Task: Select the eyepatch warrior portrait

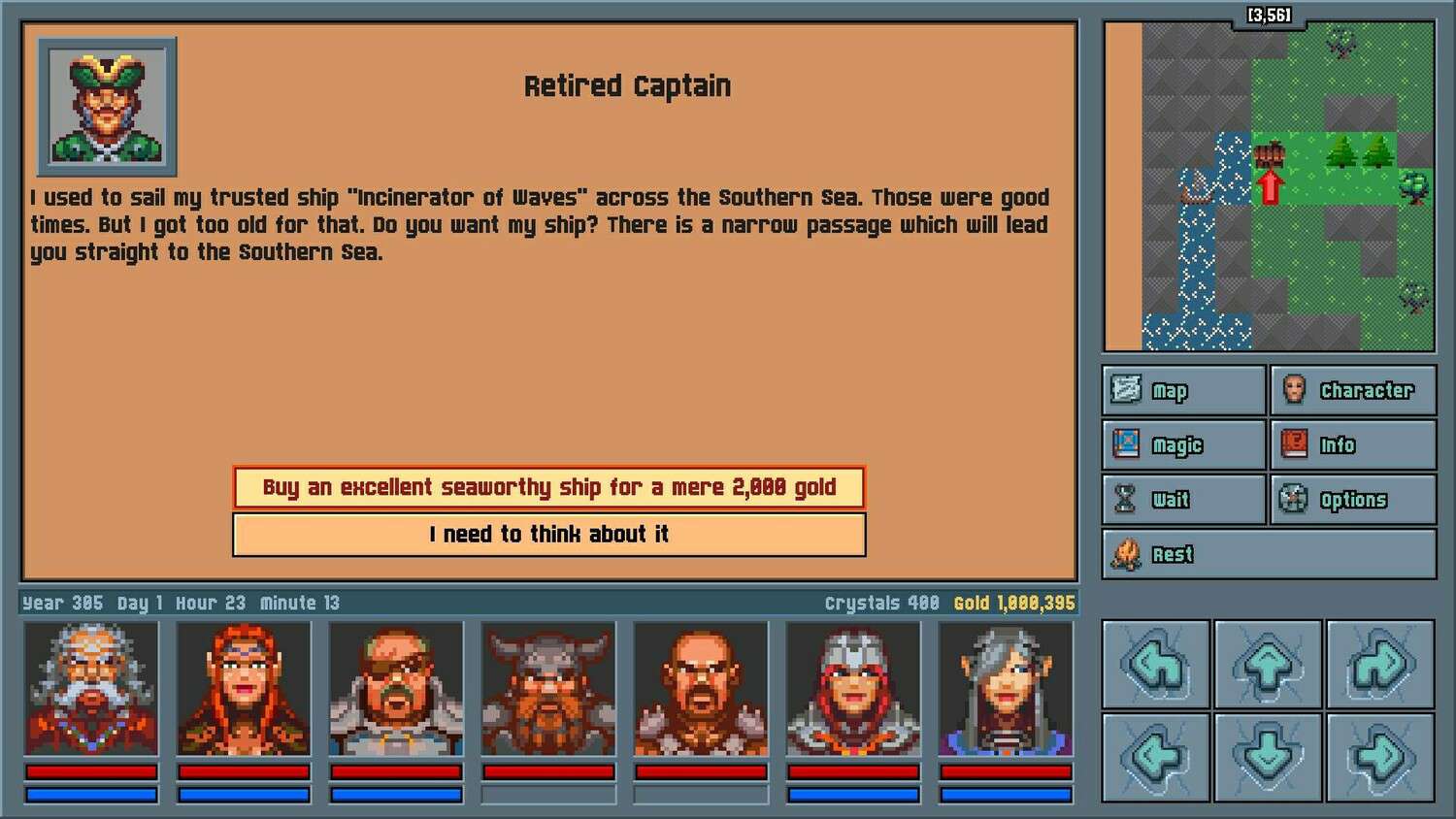Action: point(396,689)
